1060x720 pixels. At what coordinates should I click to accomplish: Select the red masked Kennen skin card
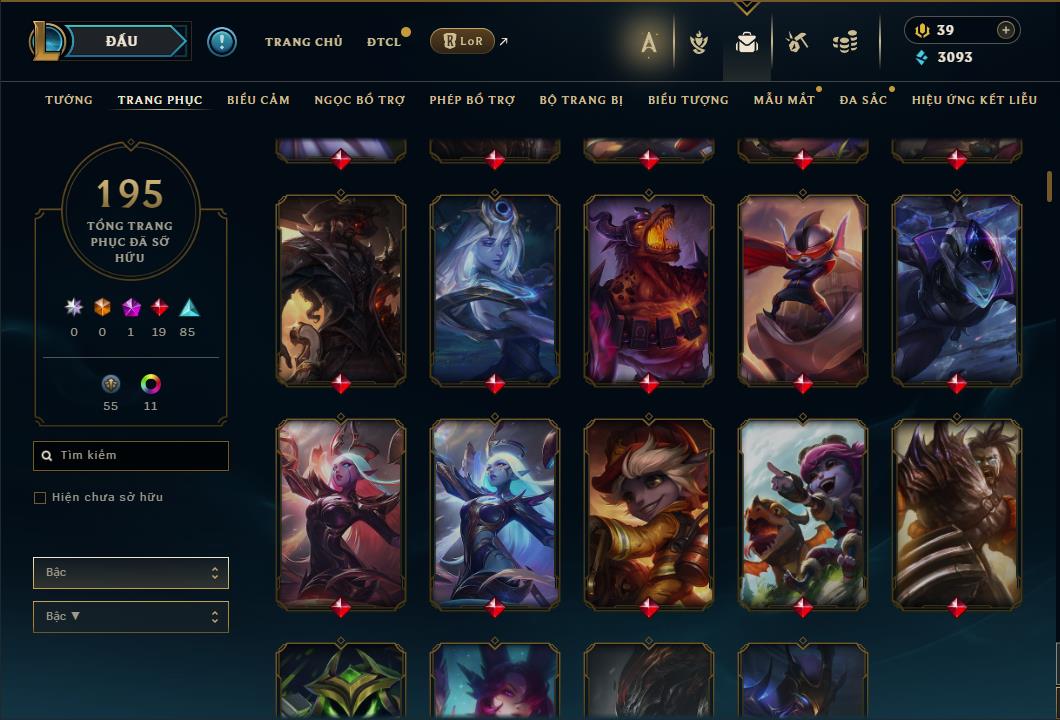(803, 290)
